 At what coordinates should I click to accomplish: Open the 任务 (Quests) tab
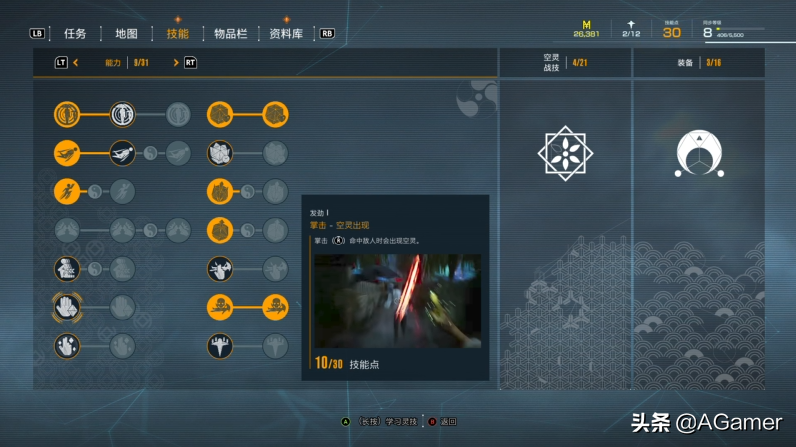tap(75, 33)
